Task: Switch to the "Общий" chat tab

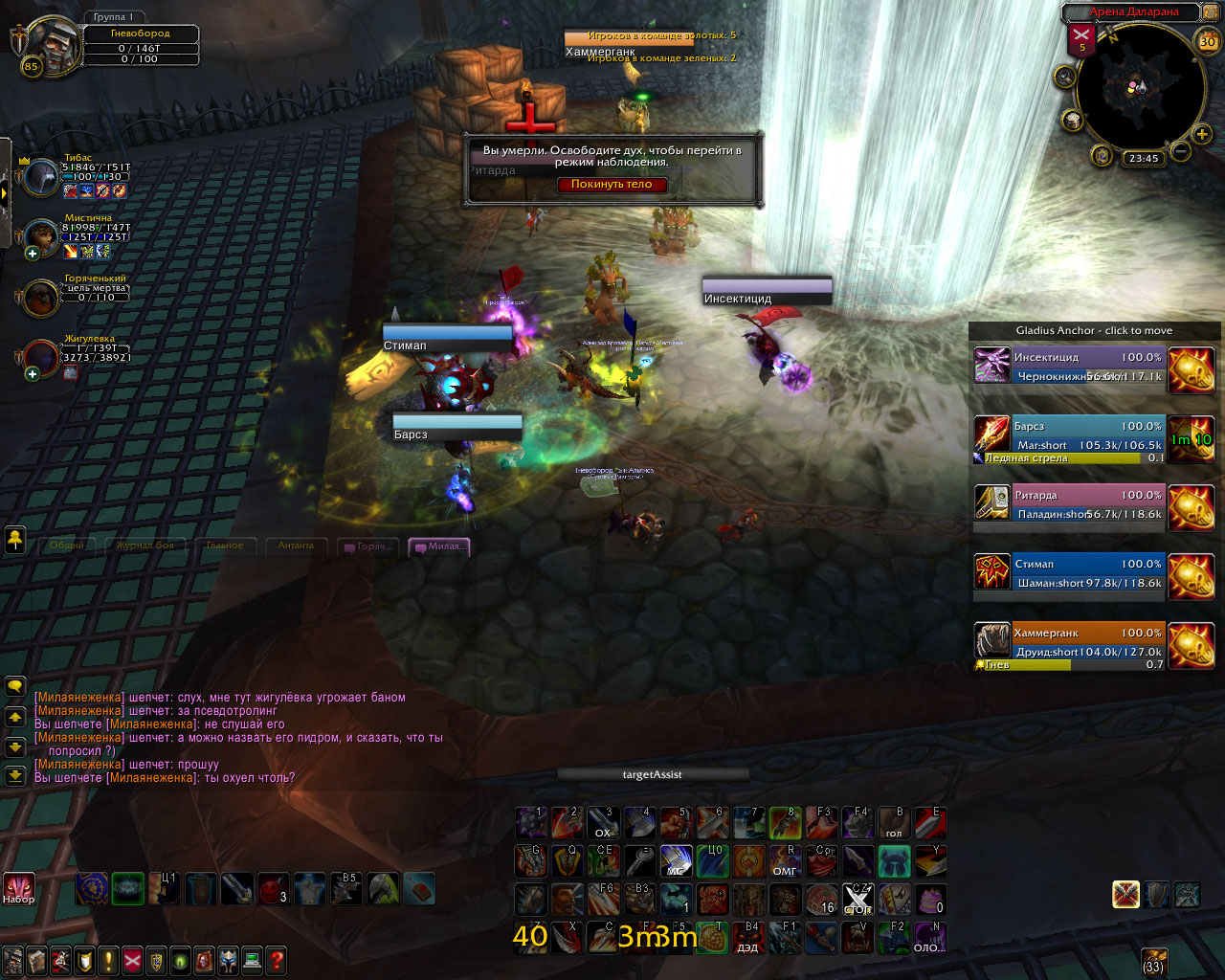Action: coord(67,546)
